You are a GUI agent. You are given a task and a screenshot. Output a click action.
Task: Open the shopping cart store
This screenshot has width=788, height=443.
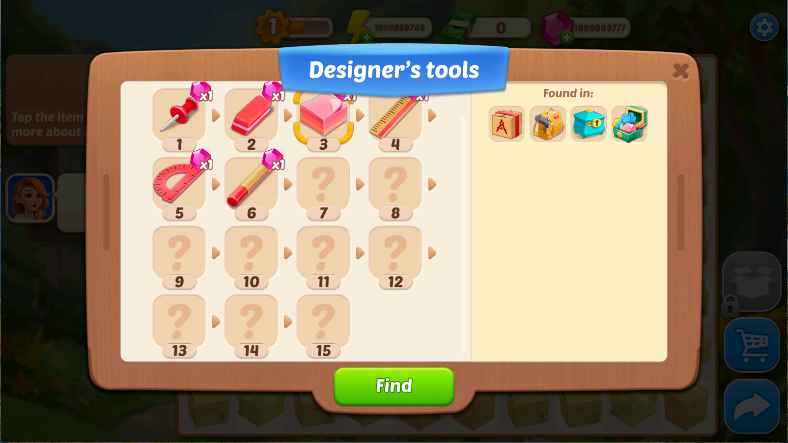tap(752, 345)
